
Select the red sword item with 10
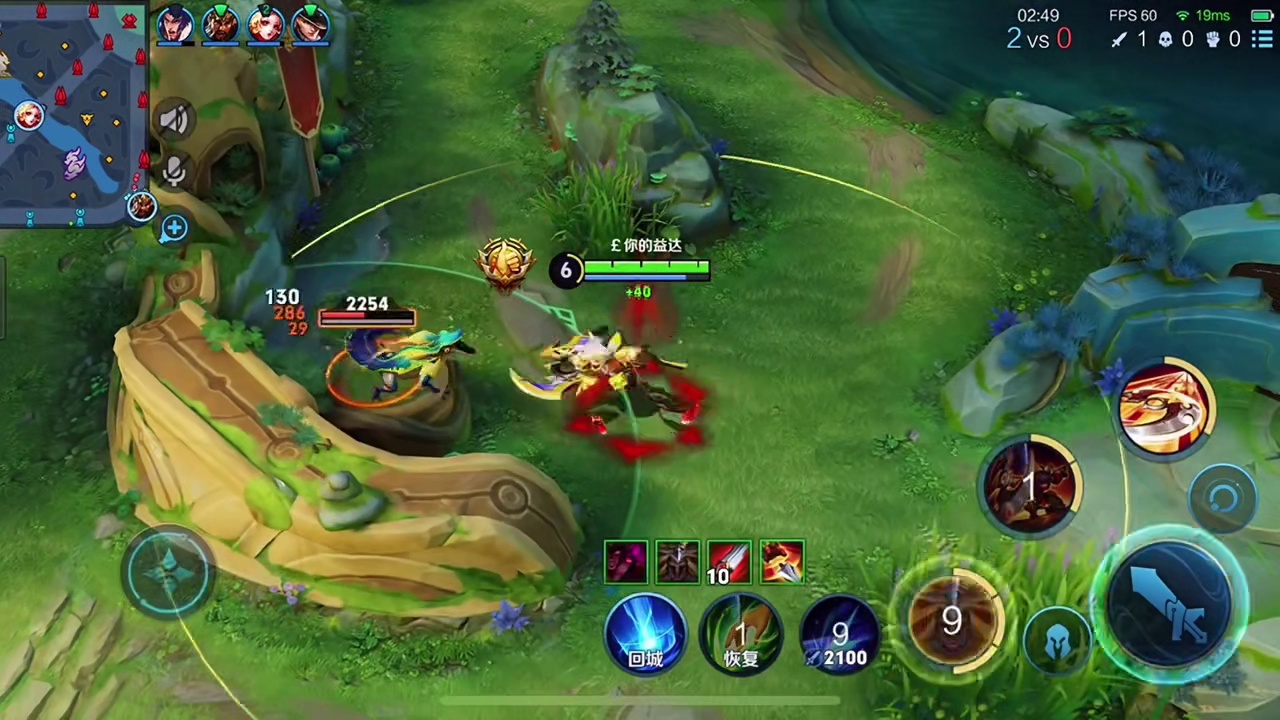729,563
